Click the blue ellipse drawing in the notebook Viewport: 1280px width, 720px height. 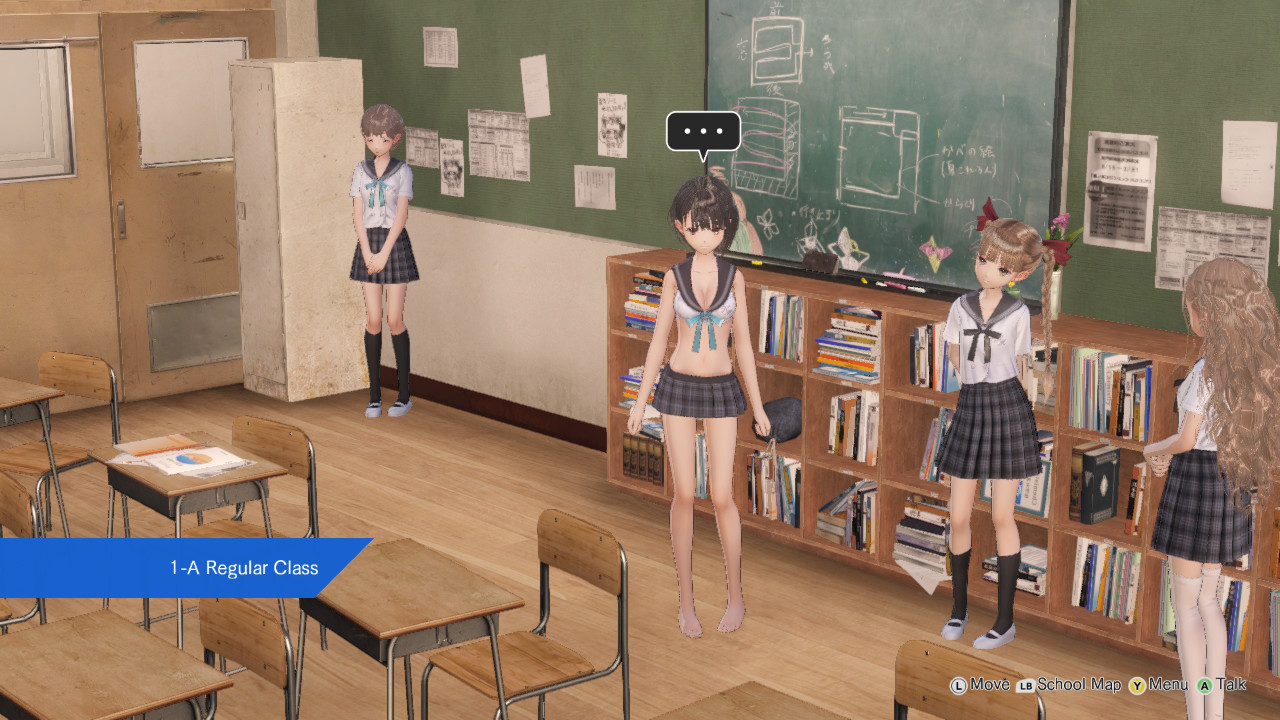tap(186, 458)
